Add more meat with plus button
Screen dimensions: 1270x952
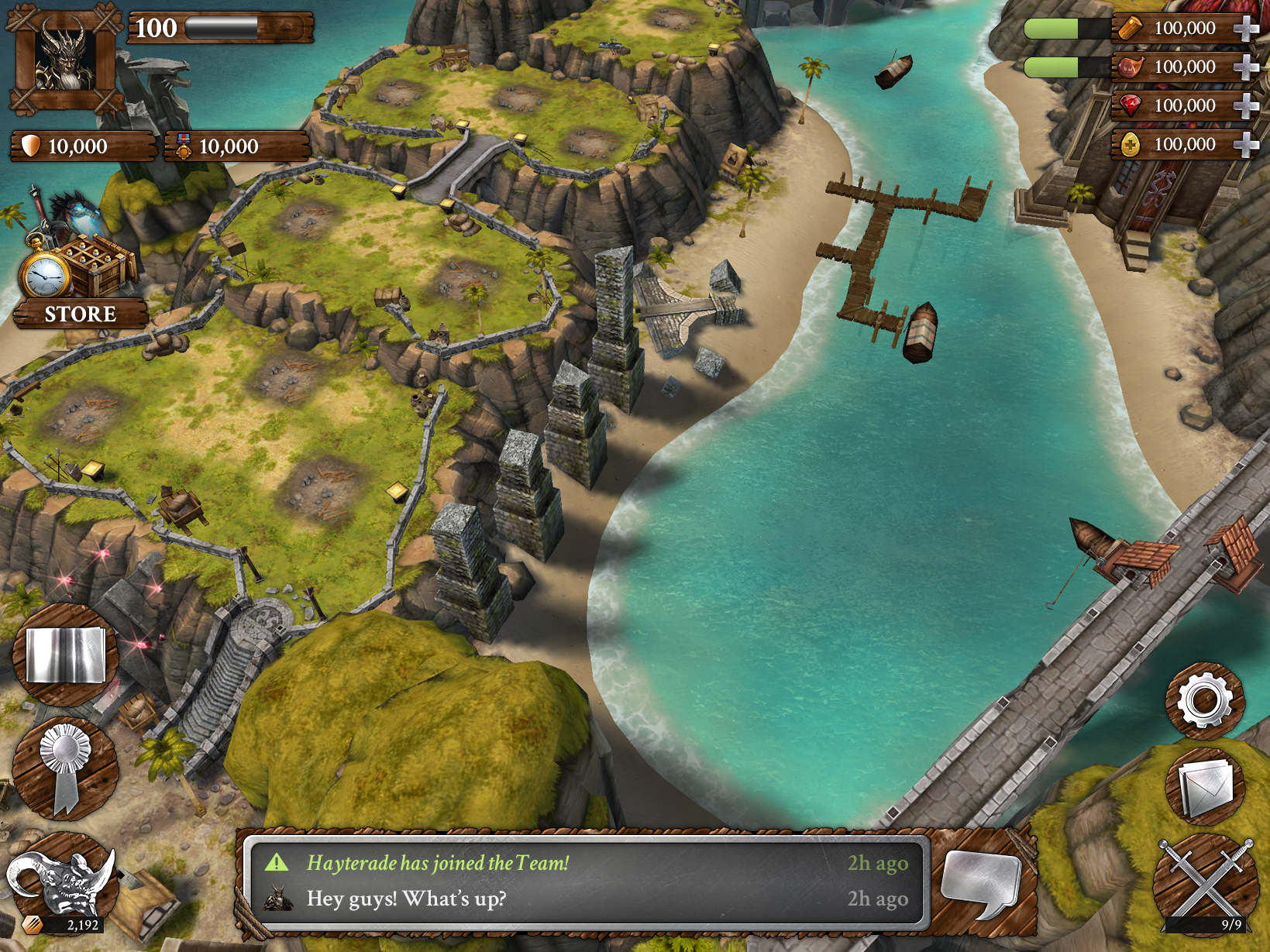(x=1245, y=67)
